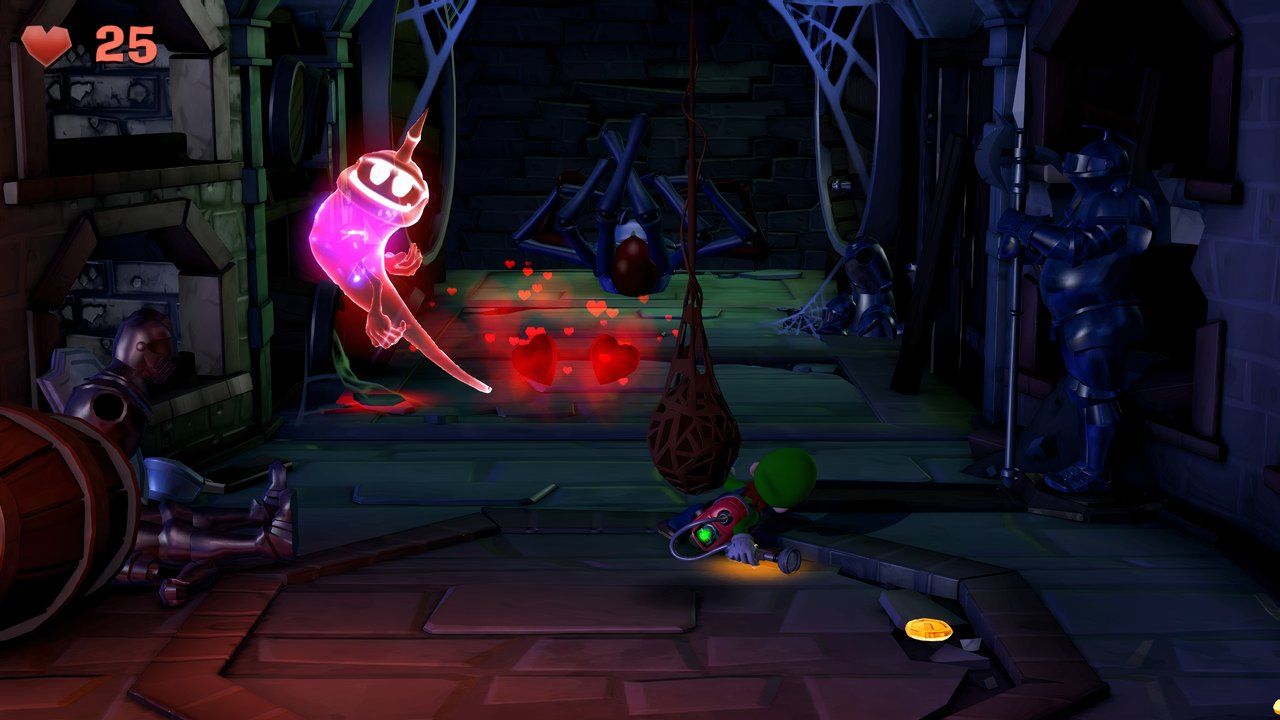This screenshot has height=720, width=1280.
Task: Click the ghost's single horn
Action: click(408, 135)
